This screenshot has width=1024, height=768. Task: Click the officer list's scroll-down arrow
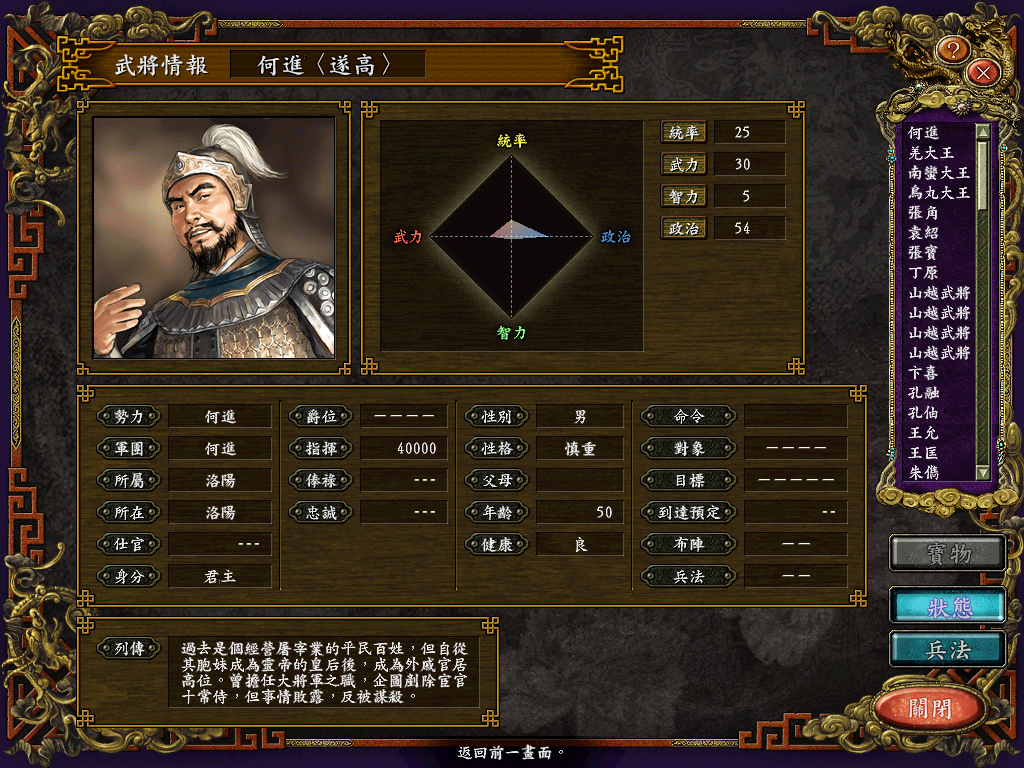[982, 472]
